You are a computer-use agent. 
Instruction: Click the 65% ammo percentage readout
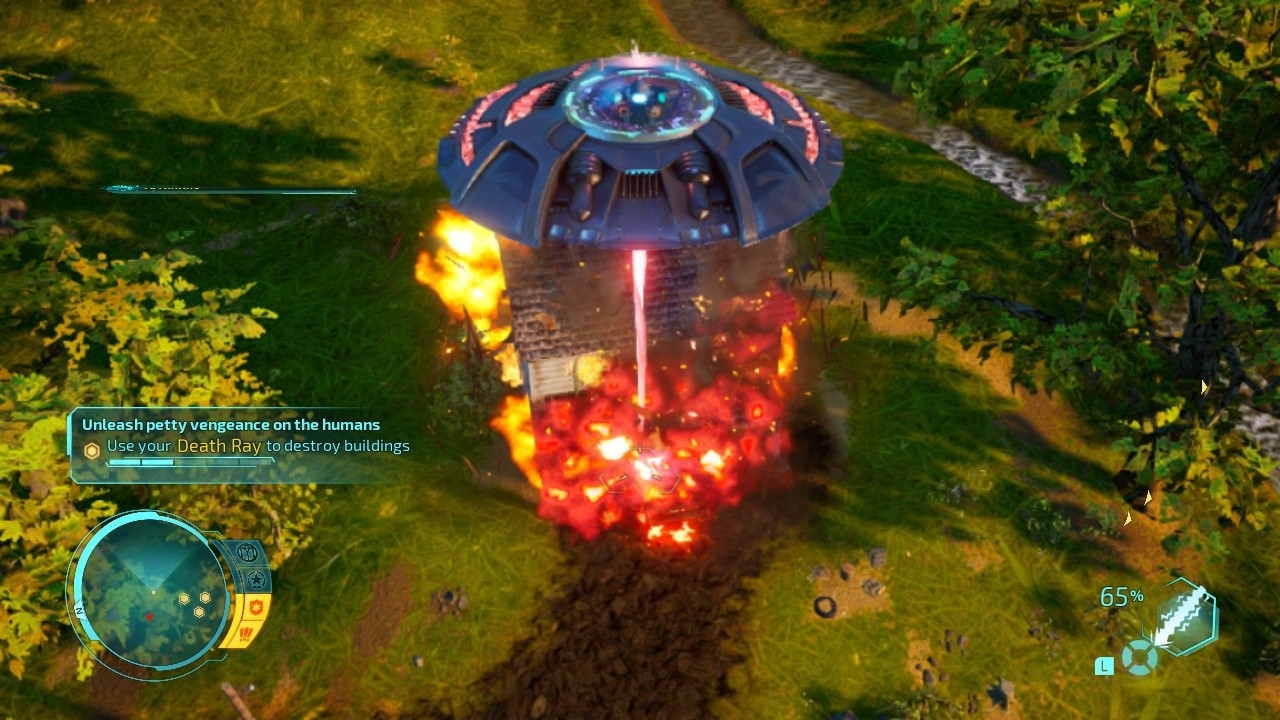click(x=1122, y=595)
